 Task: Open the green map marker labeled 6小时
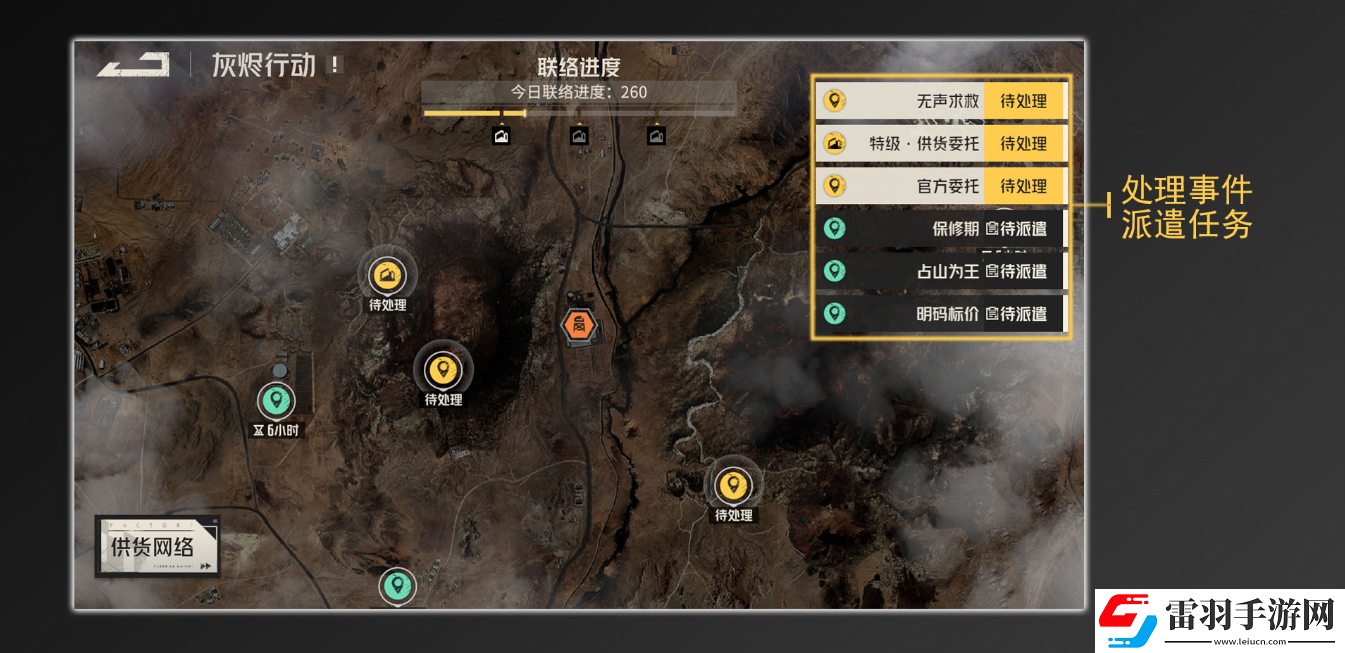276,402
